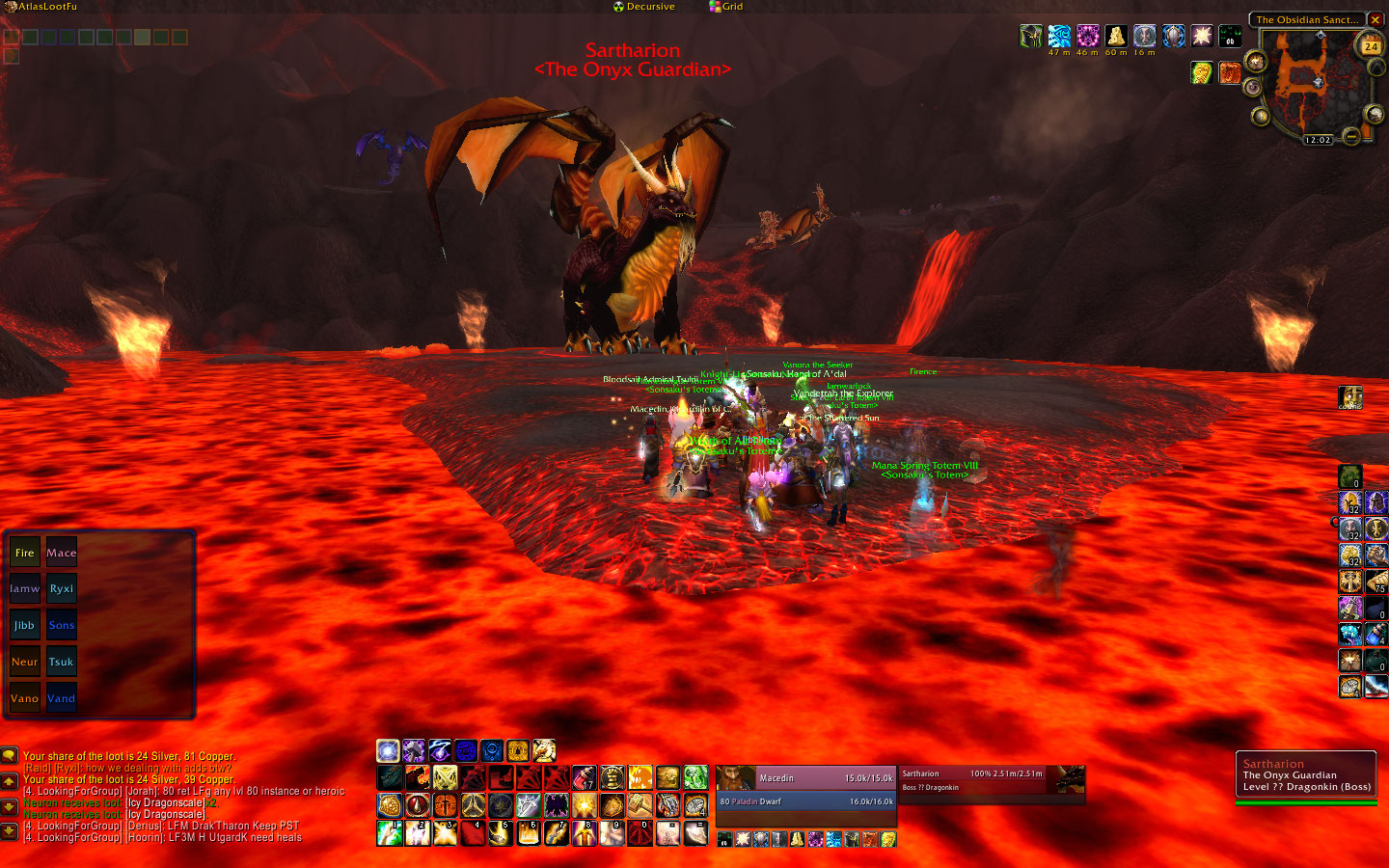
Task: Cast the ability in hotkey slot 1
Action: click(390, 833)
